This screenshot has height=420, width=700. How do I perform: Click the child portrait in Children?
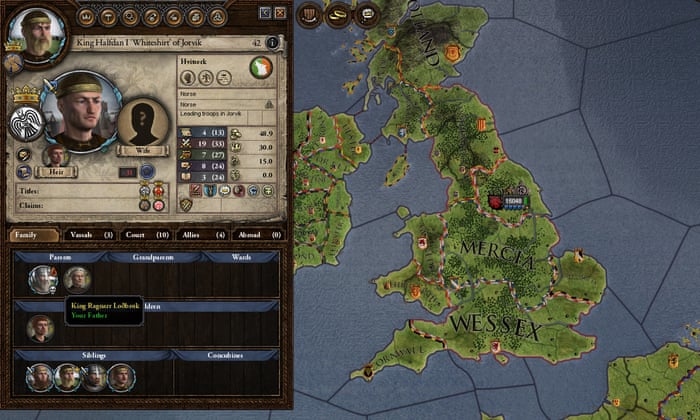(x=41, y=328)
